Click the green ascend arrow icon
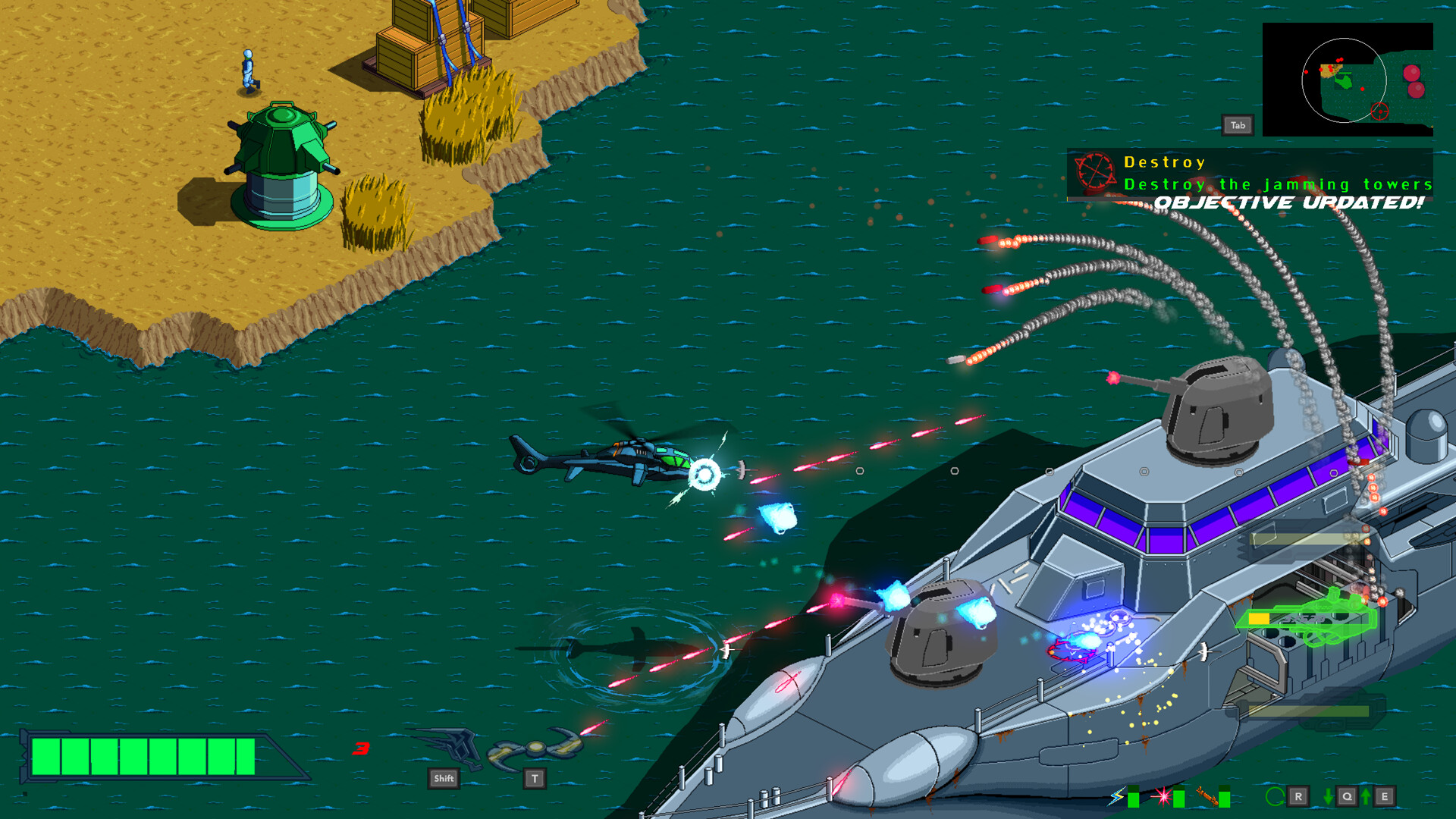The height and width of the screenshot is (819, 1456). pos(1366,796)
